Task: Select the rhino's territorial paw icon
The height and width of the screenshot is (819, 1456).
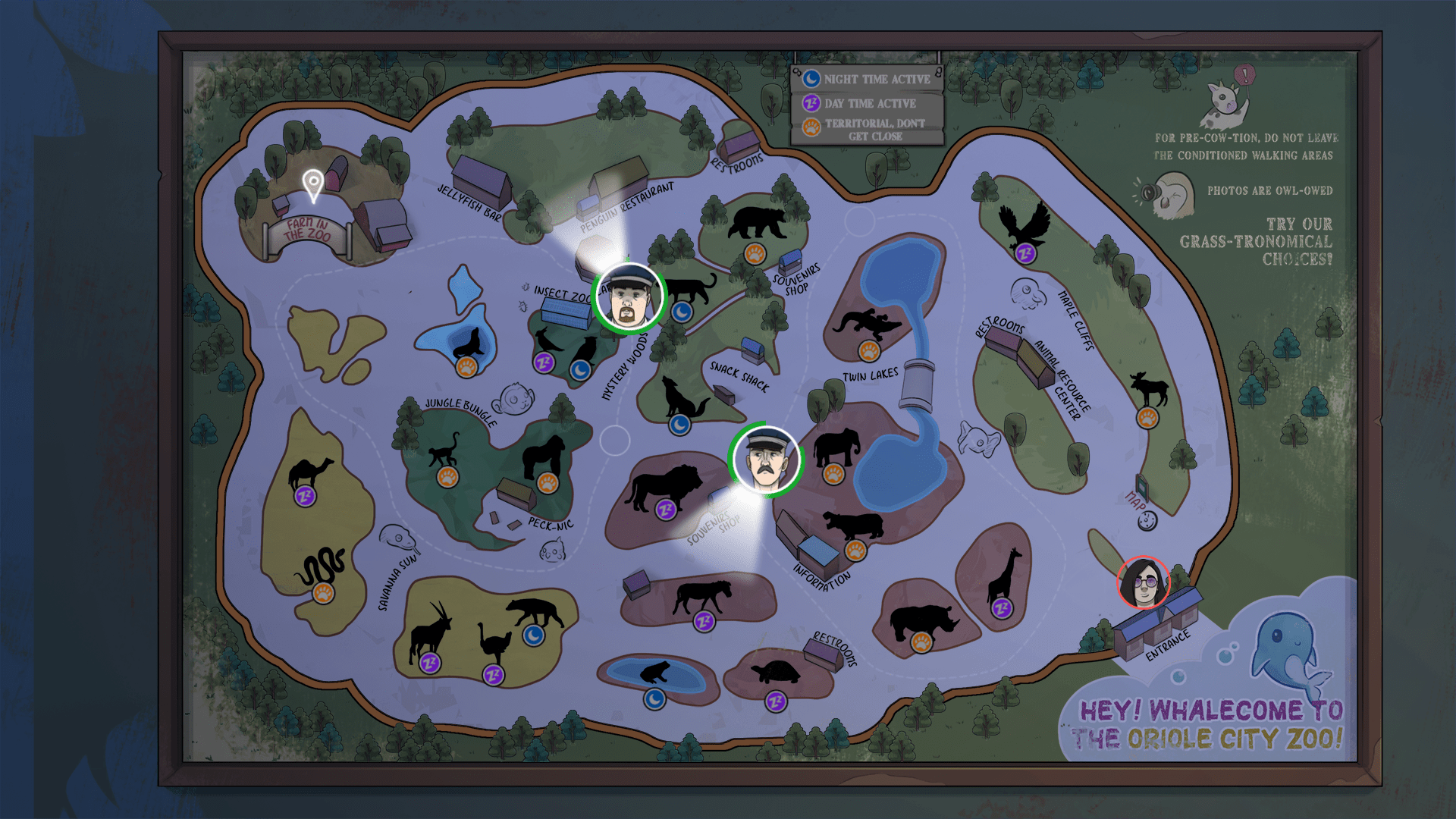Action: point(921,642)
